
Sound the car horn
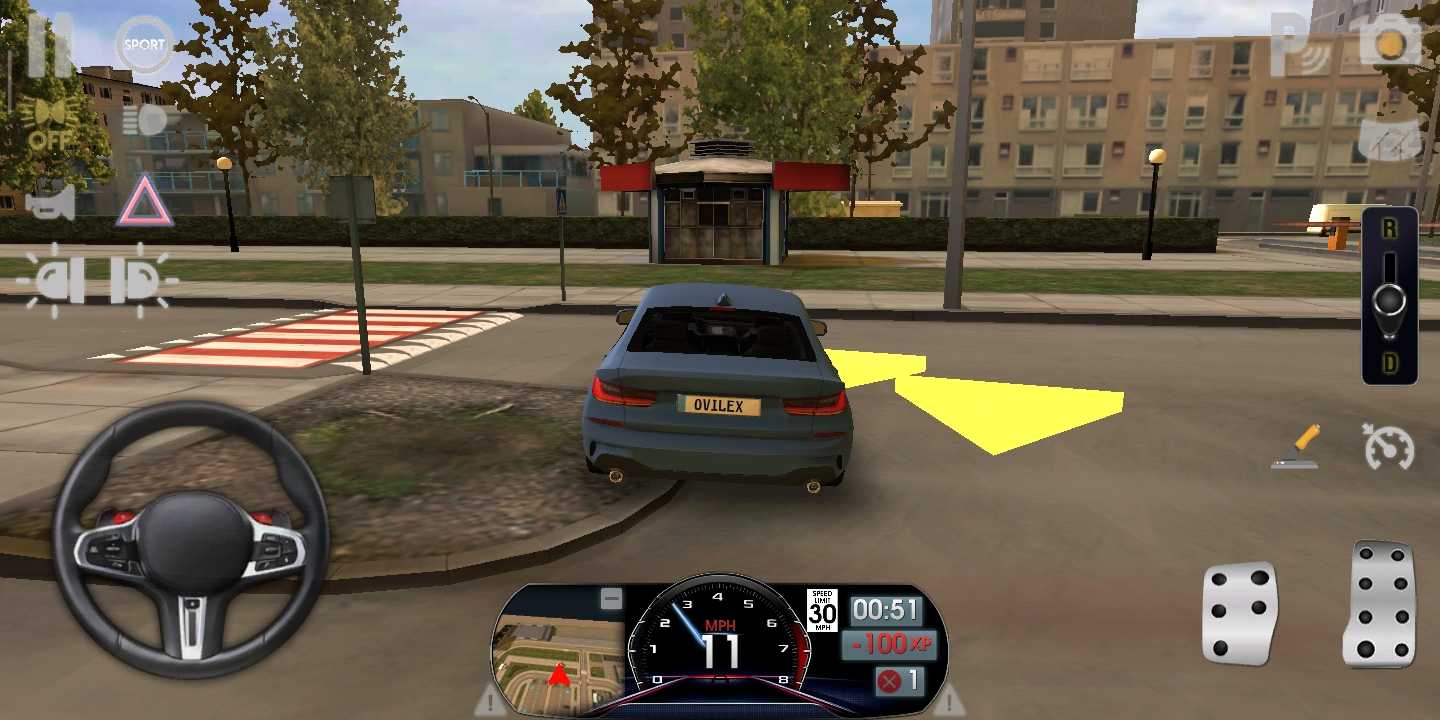click(x=50, y=203)
